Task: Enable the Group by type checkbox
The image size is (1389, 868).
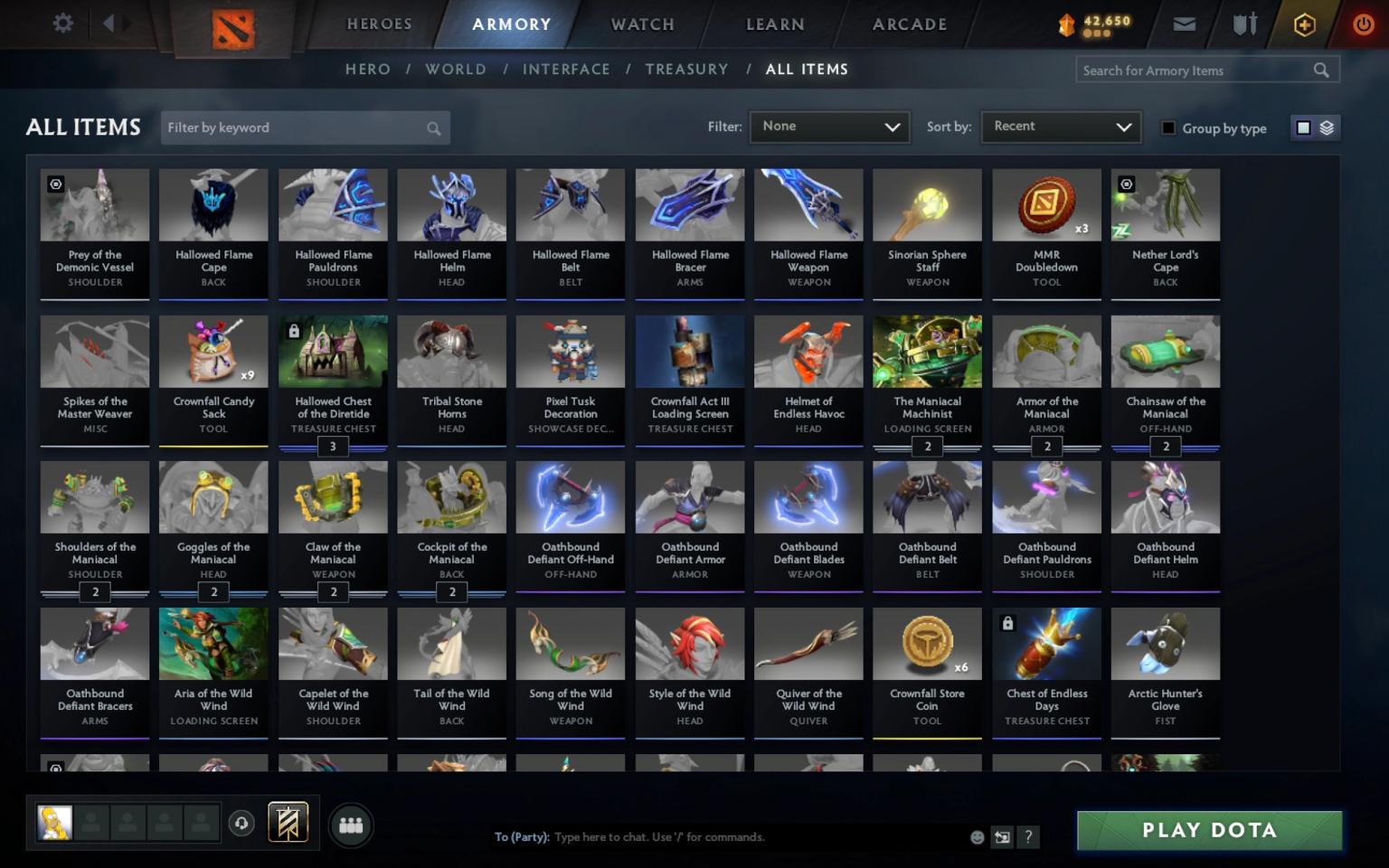Action: click(1168, 128)
